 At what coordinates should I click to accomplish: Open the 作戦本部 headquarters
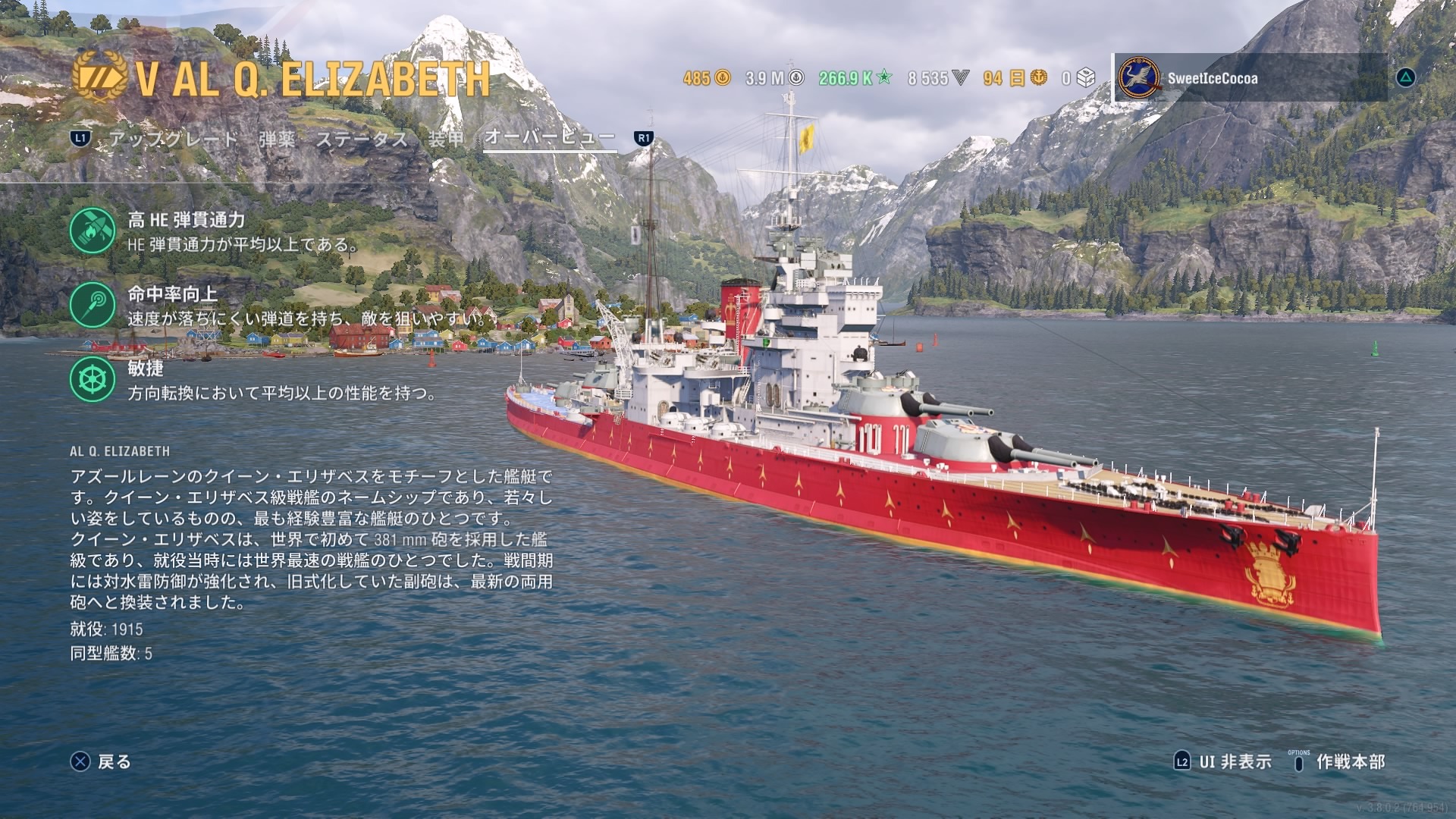click(1338, 761)
